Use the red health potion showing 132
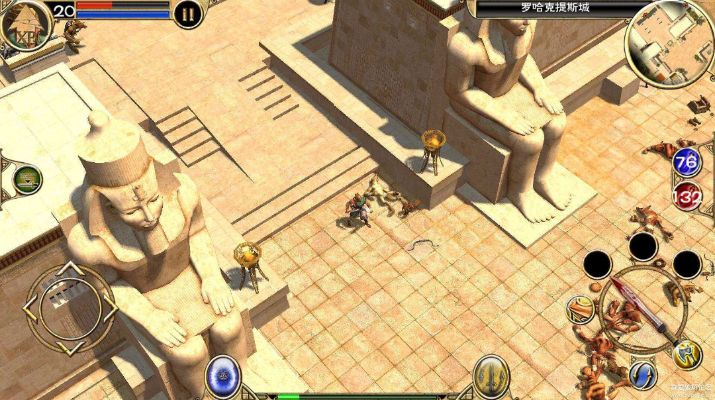 (x=687, y=194)
